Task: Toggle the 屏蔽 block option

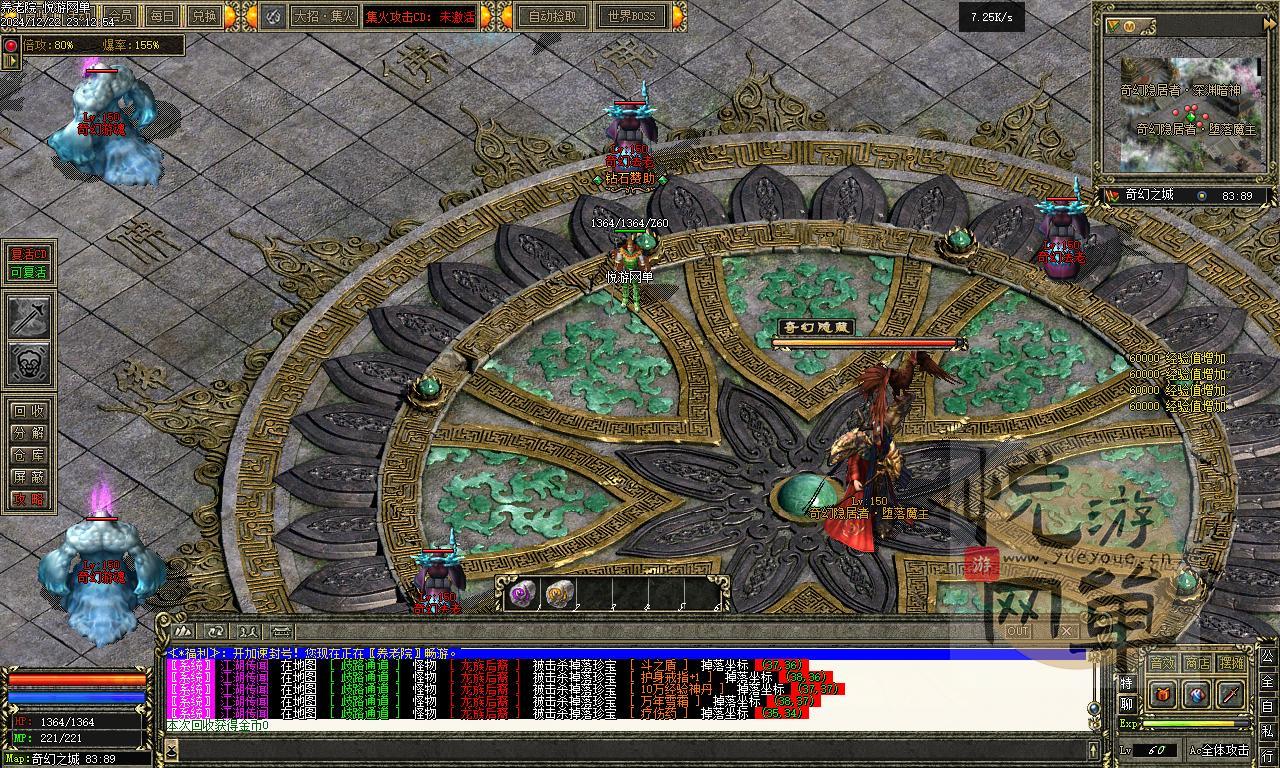Action: pyautogui.click(x=28, y=477)
